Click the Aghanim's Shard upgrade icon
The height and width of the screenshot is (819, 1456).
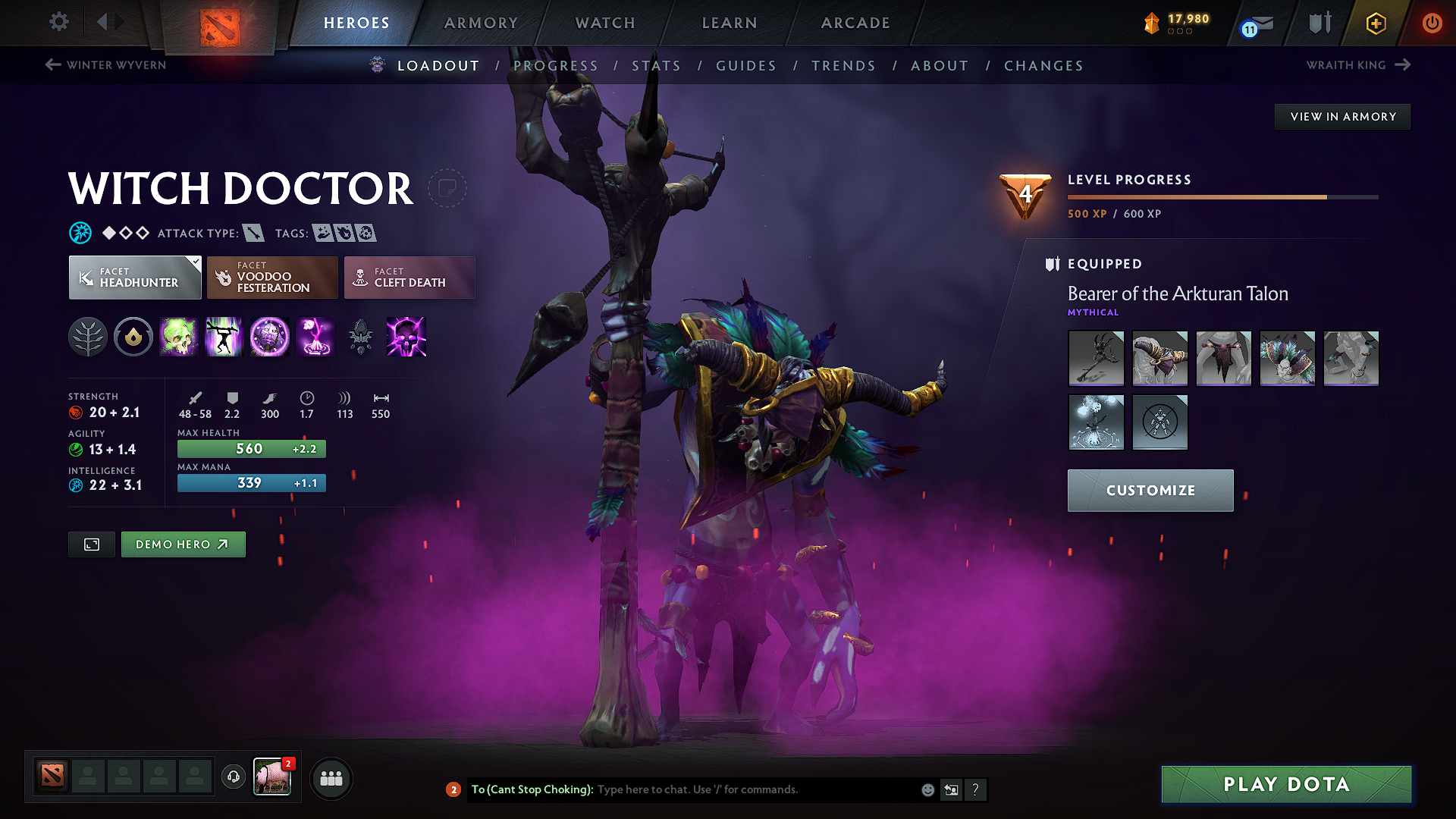pyautogui.click(x=361, y=339)
